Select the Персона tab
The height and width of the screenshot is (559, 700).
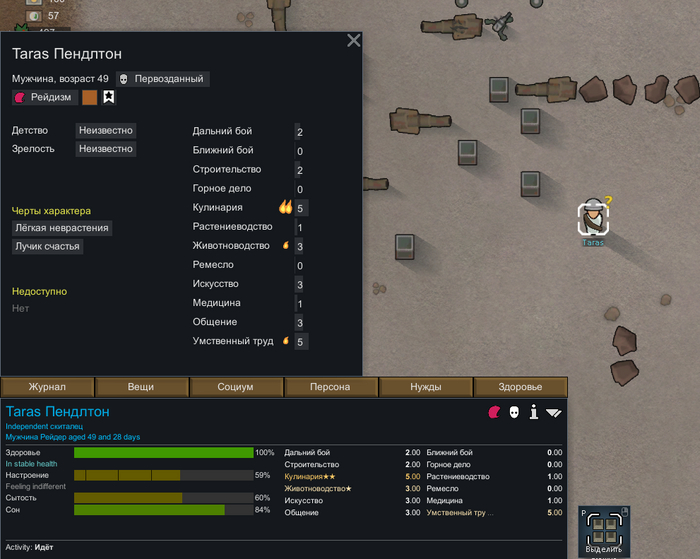coord(330,387)
